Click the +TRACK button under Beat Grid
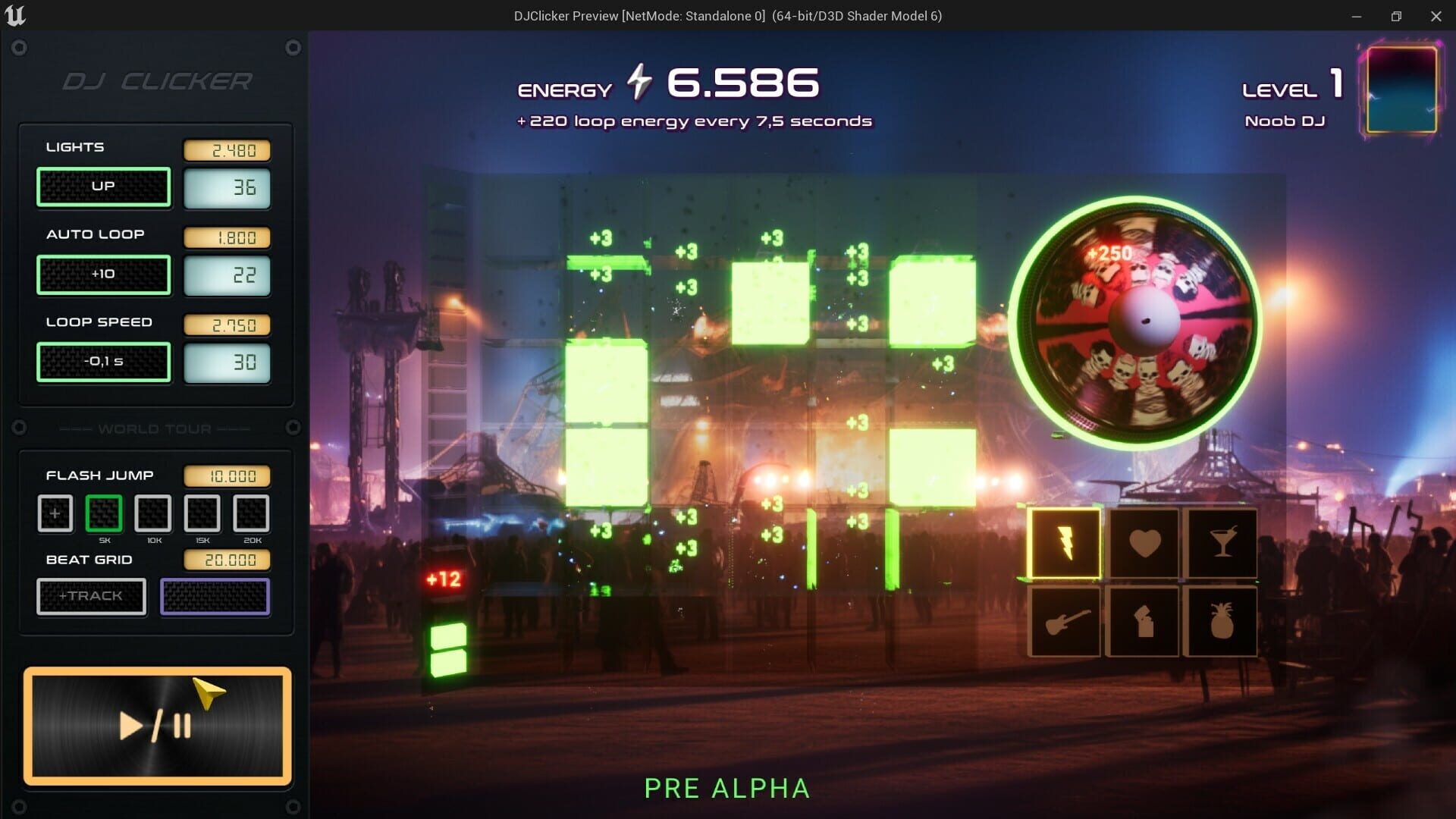This screenshot has height=819, width=1456. 91,596
